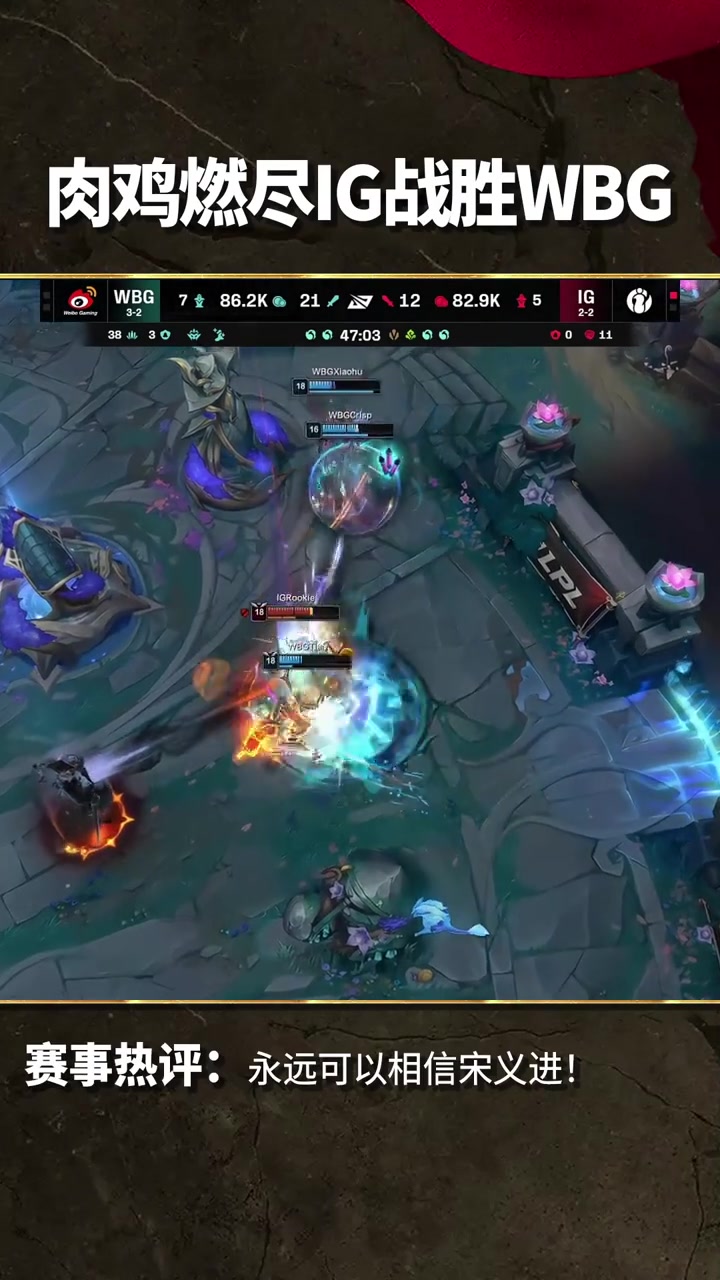Click the Weibo Gaming team logo

click(x=81, y=300)
